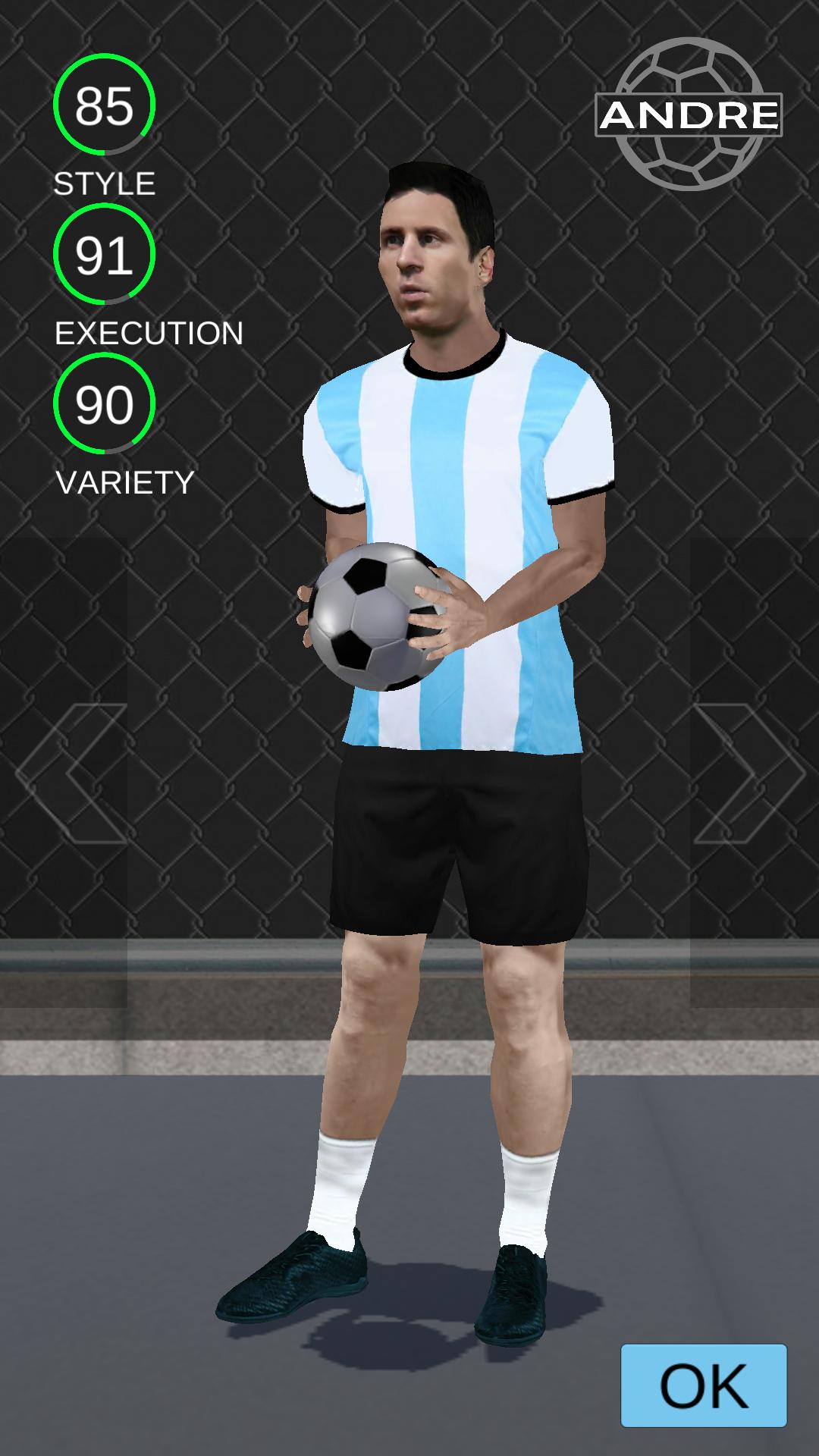Show the previous player with the left arrow
The image size is (819, 1456).
coord(72,773)
